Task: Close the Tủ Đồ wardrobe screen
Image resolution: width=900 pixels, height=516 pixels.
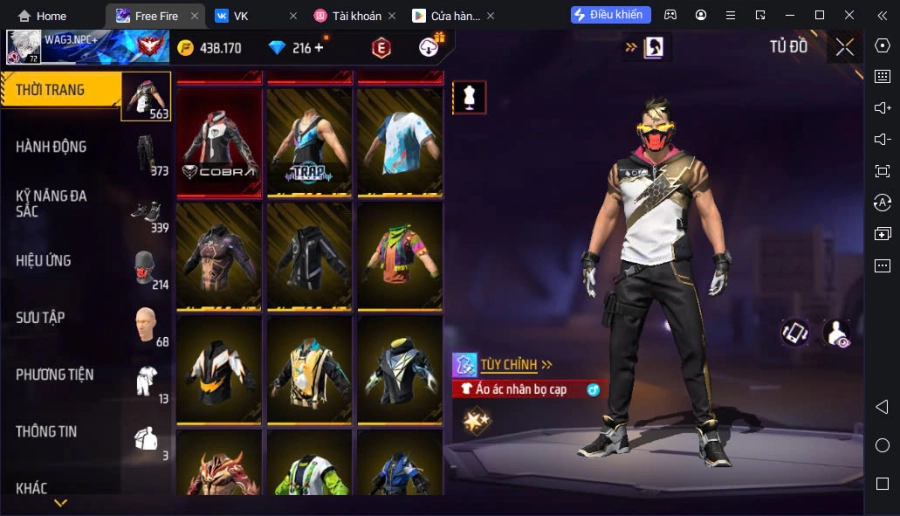Action: [845, 47]
